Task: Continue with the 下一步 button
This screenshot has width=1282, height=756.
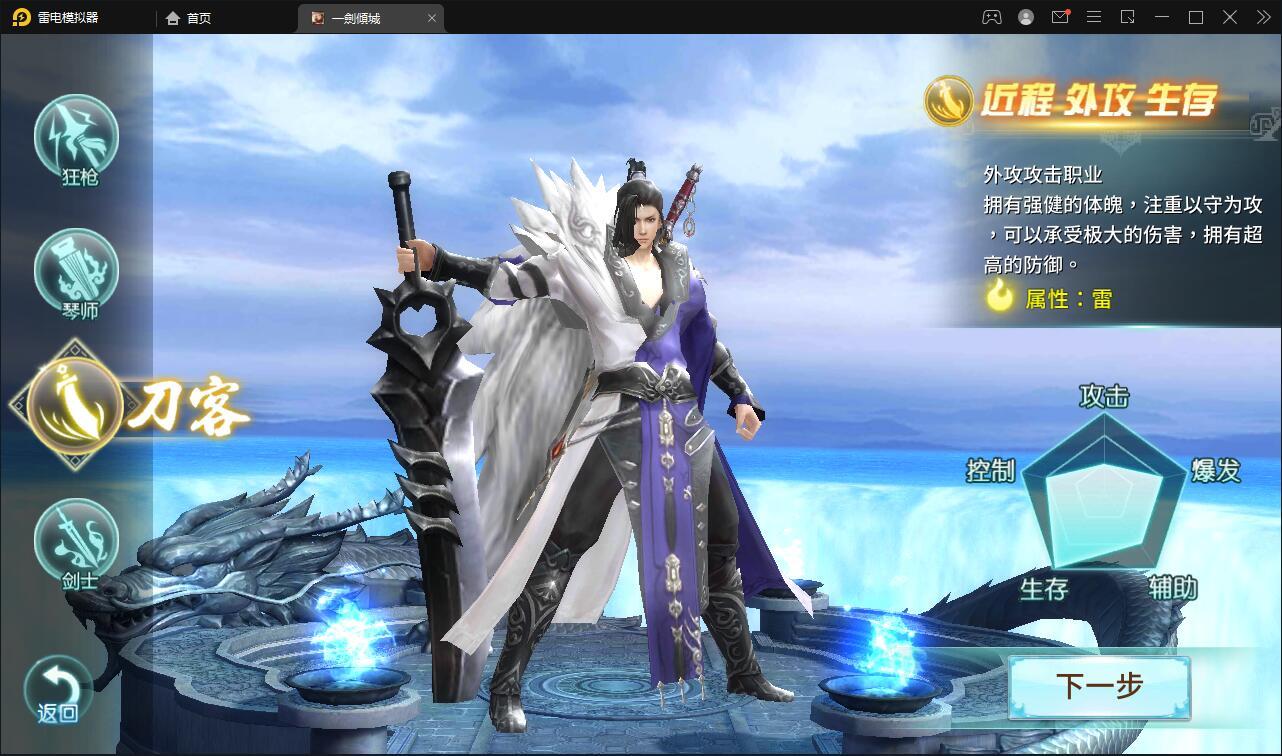Action: (x=1098, y=687)
